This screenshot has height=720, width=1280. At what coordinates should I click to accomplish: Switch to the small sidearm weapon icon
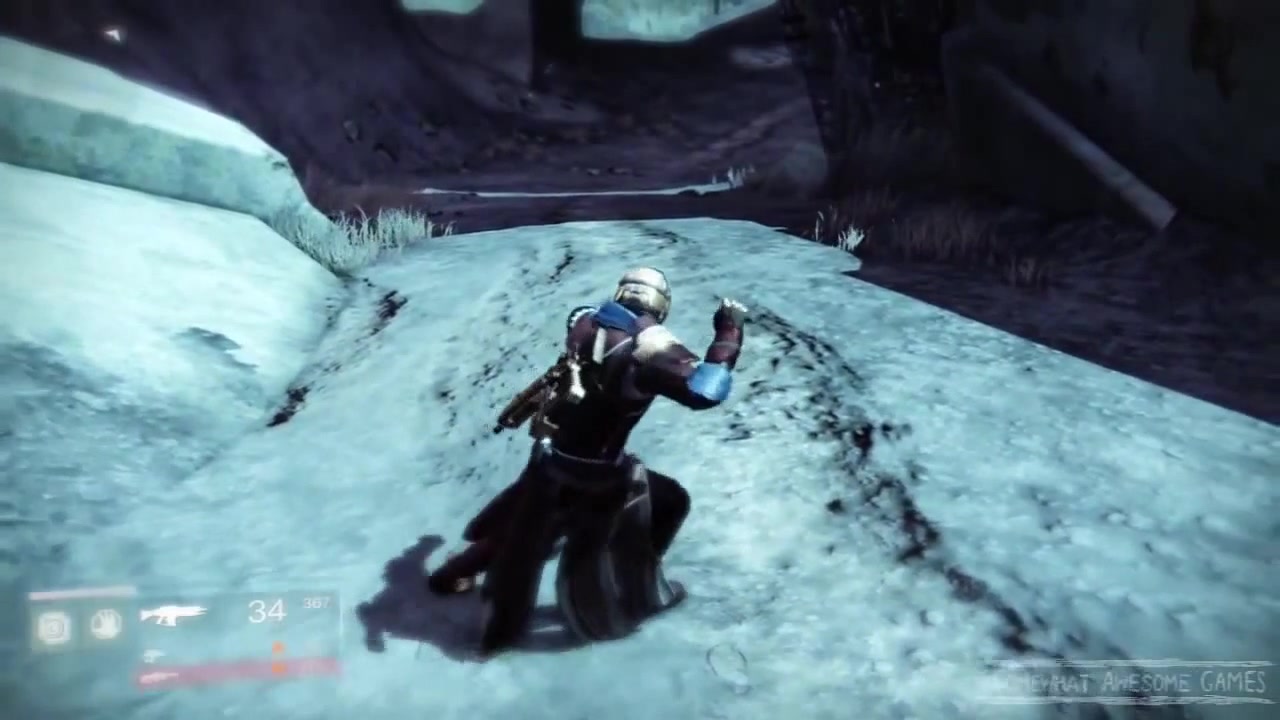point(155,655)
